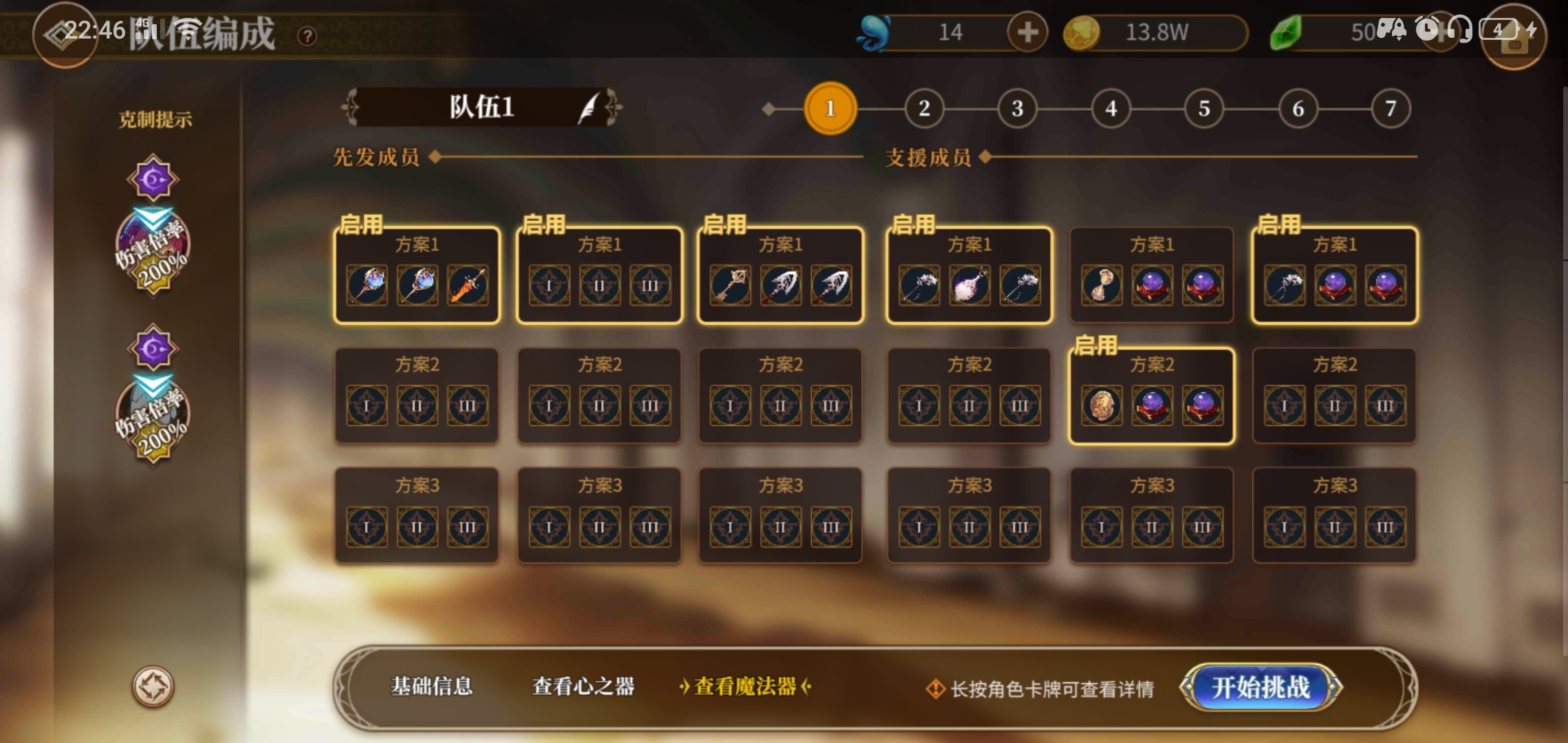1568x743 pixels.
Task: Open team tab 7
Action: coord(1391,108)
